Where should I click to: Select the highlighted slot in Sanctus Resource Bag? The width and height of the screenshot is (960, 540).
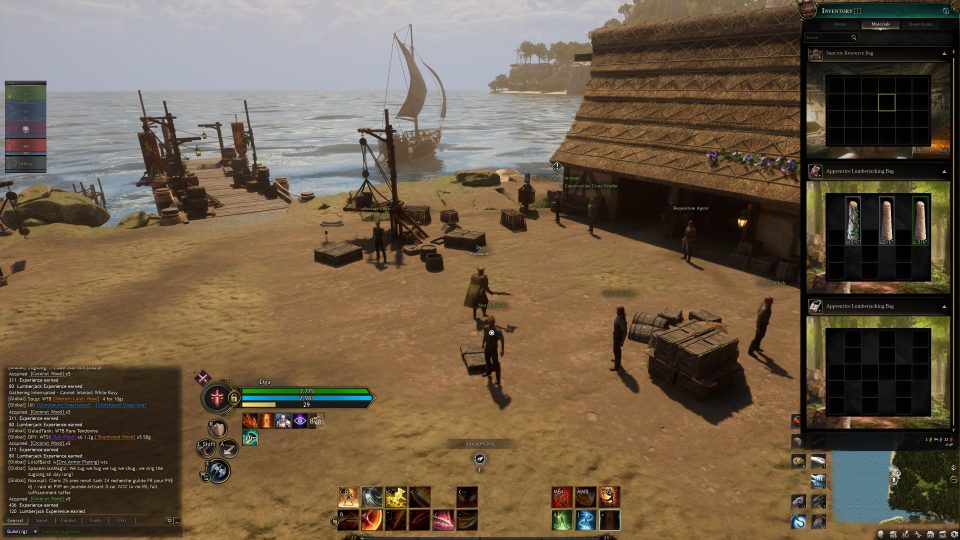coord(886,101)
